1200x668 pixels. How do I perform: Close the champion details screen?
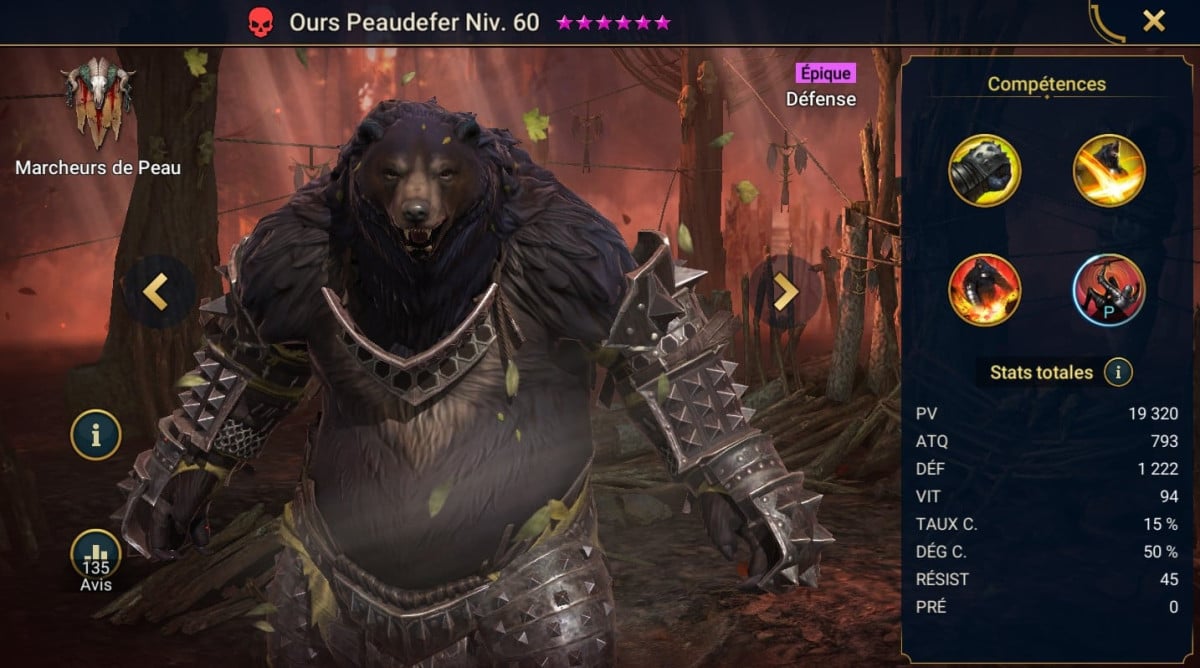1154,21
